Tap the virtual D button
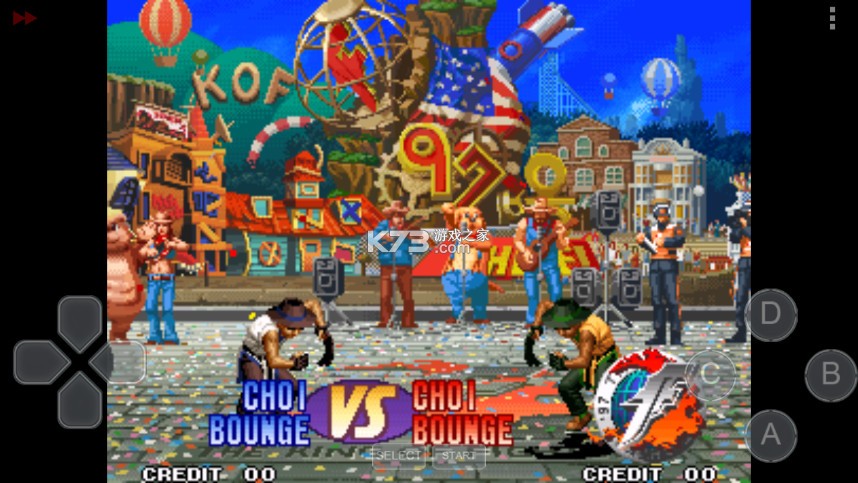 coord(770,314)
